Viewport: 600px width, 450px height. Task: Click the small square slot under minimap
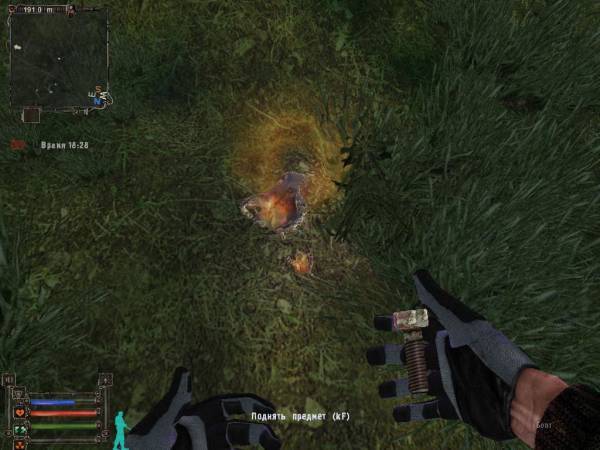pos(31,115)
